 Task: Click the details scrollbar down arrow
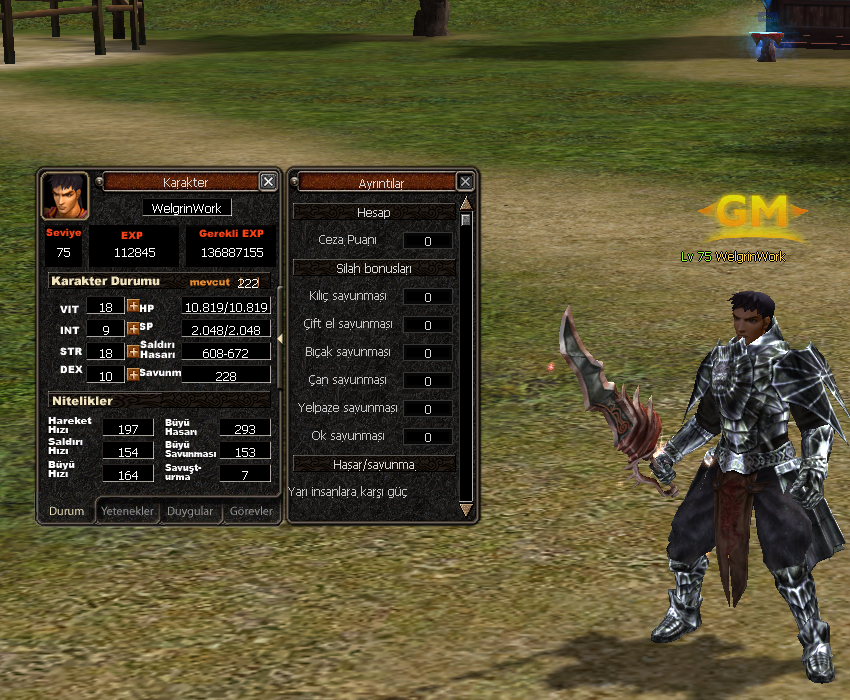[x=465, y=510]
